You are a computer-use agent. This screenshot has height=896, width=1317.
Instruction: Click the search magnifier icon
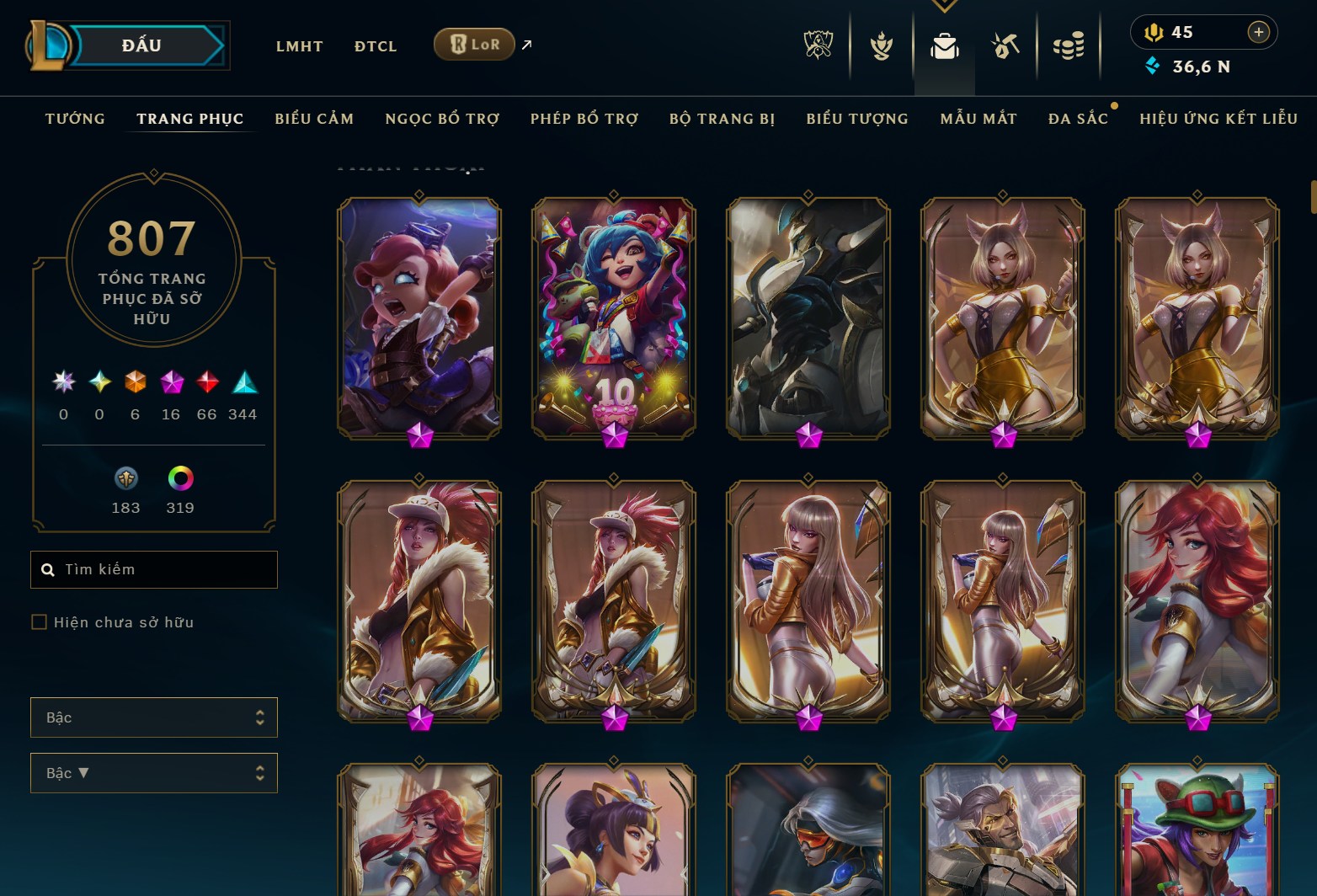point(48,569)
